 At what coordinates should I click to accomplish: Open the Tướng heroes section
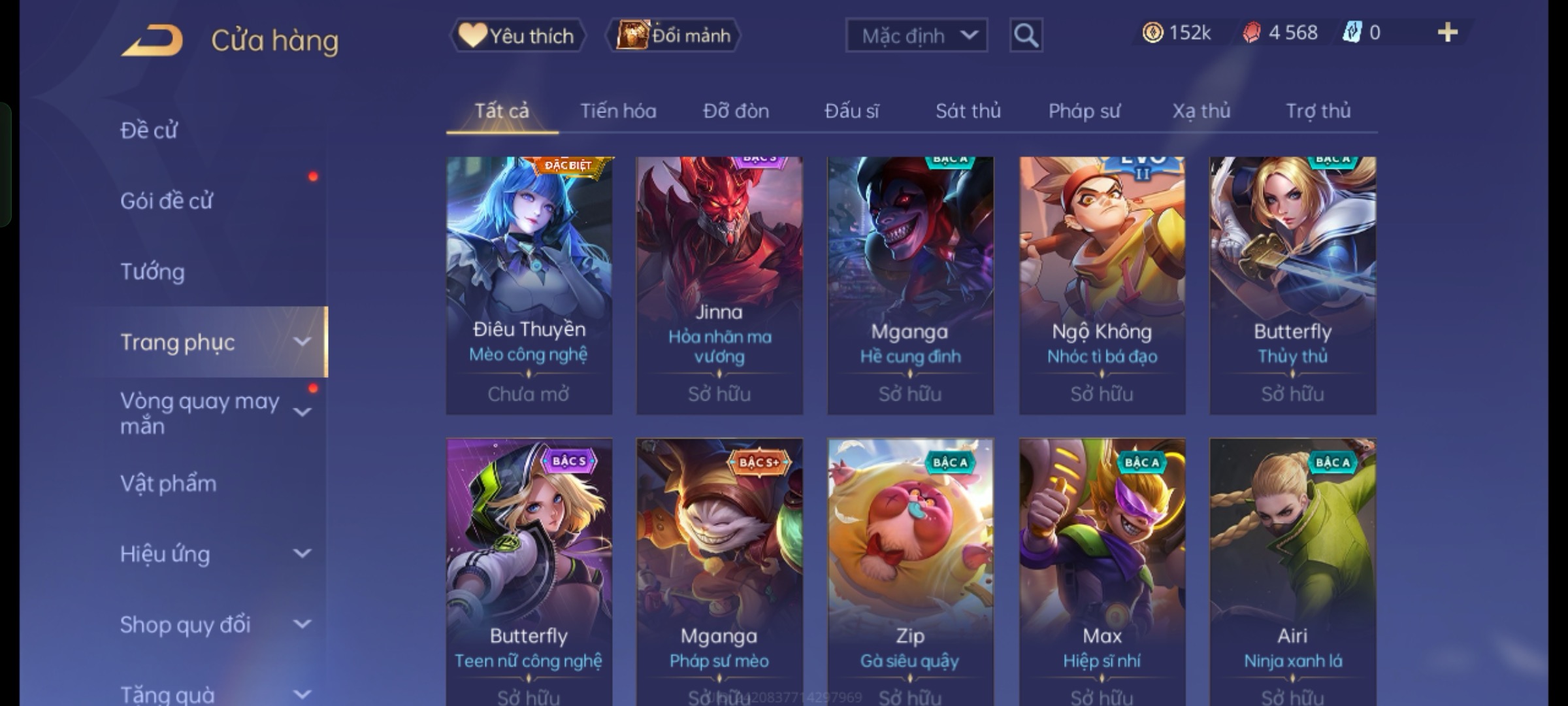pyautogui.click(x=153, y=271)
